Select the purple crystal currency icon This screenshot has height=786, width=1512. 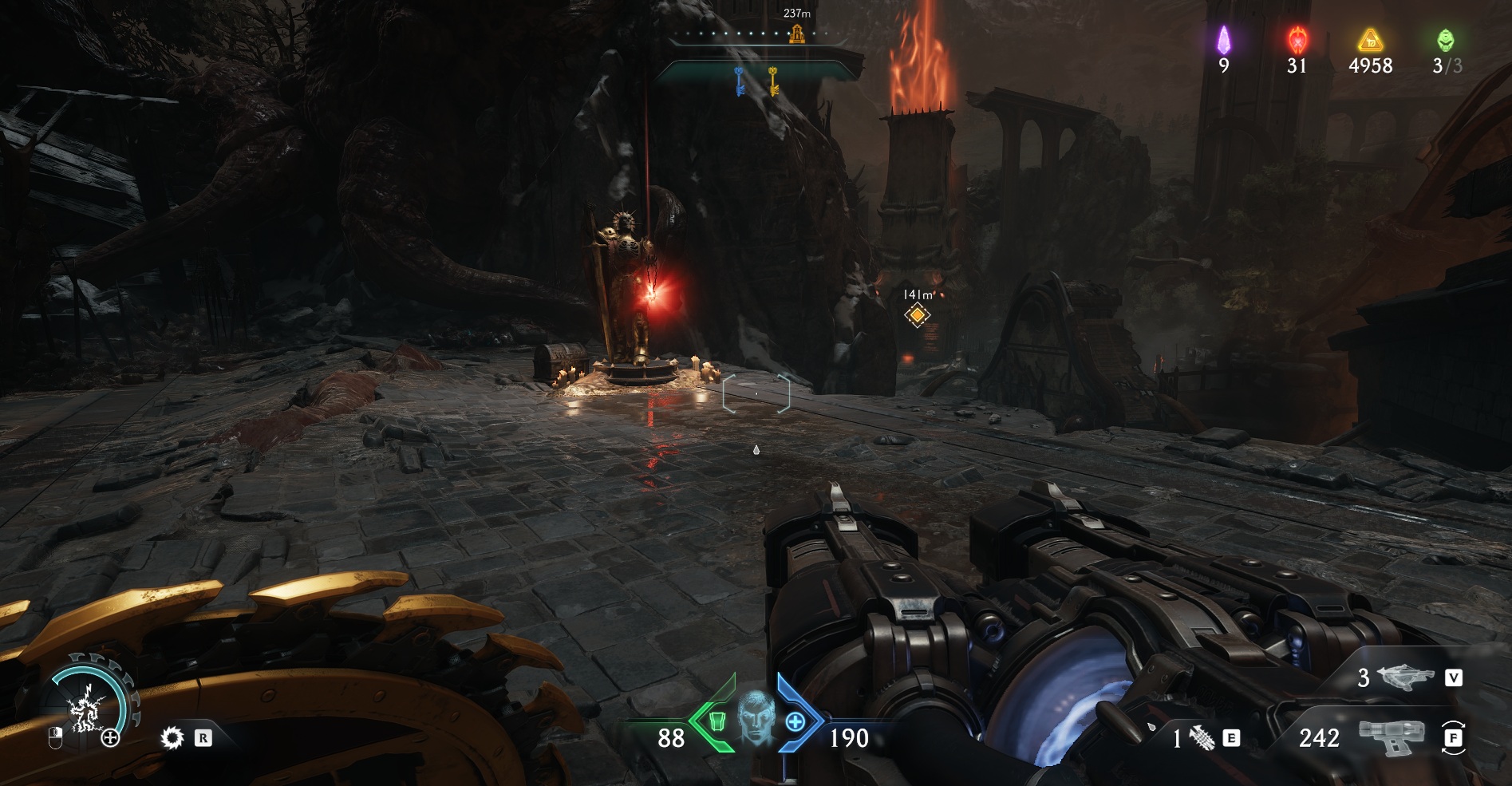(x=1223, y=41)
